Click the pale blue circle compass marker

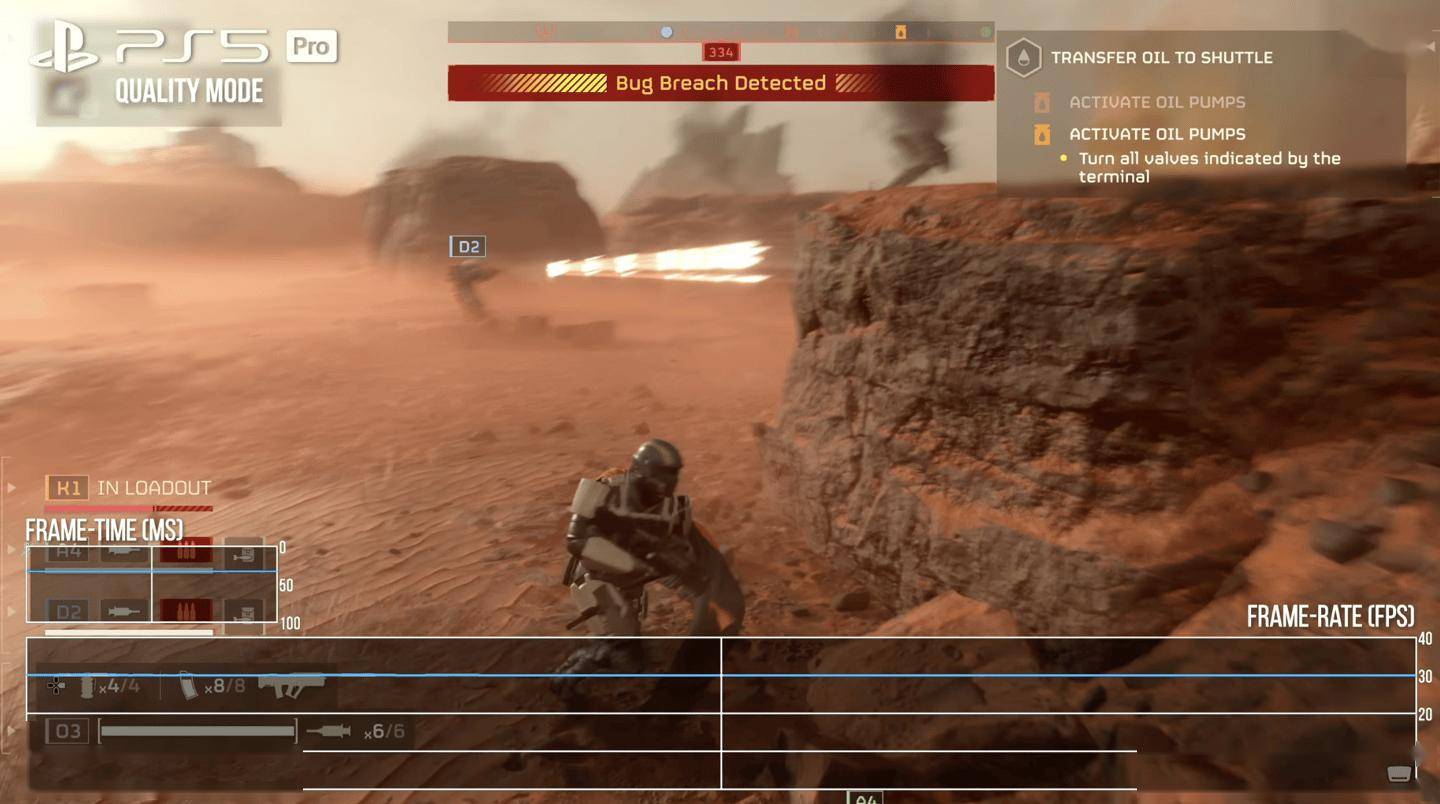pos(667,33)
